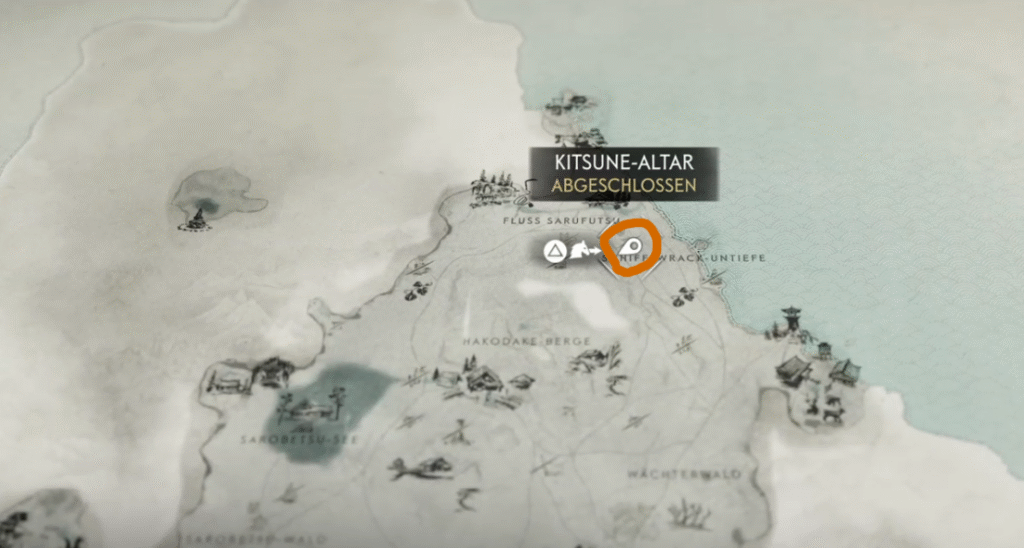
Task: Select the circled Kitsune-Altar map pin
Action: click(630, 246)
